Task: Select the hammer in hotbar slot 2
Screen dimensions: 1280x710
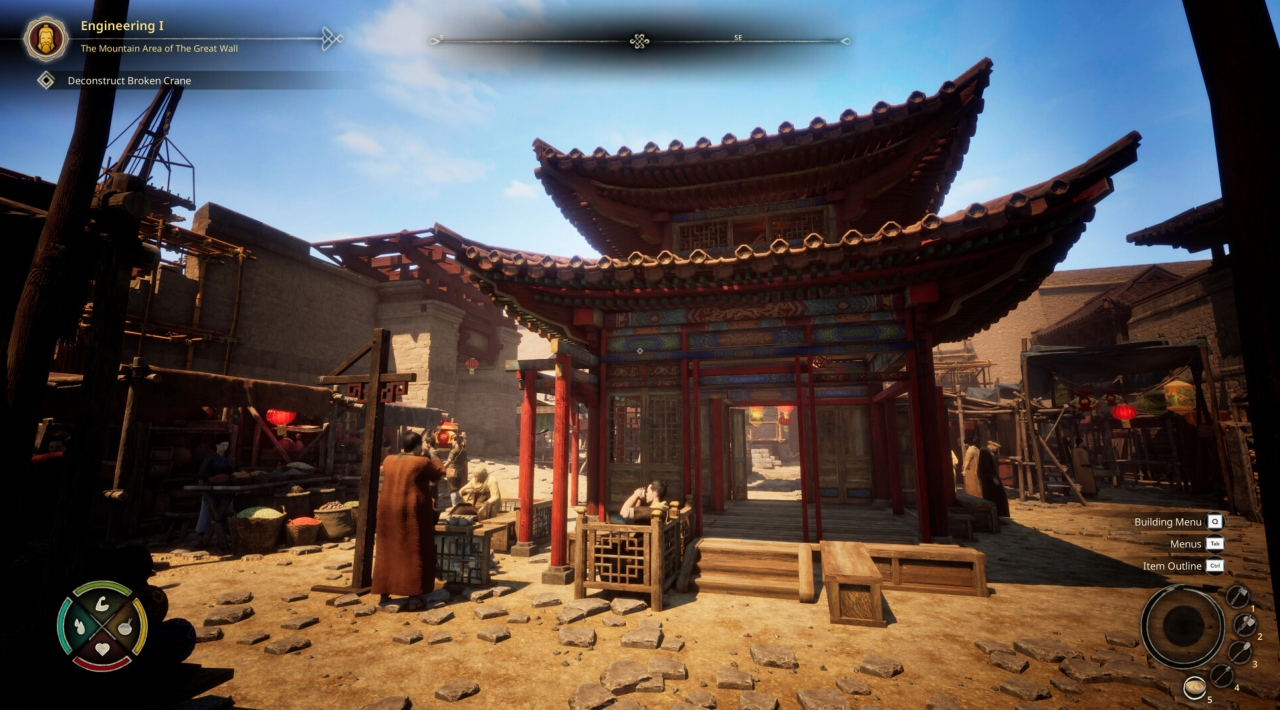Action: point(1244,625)
